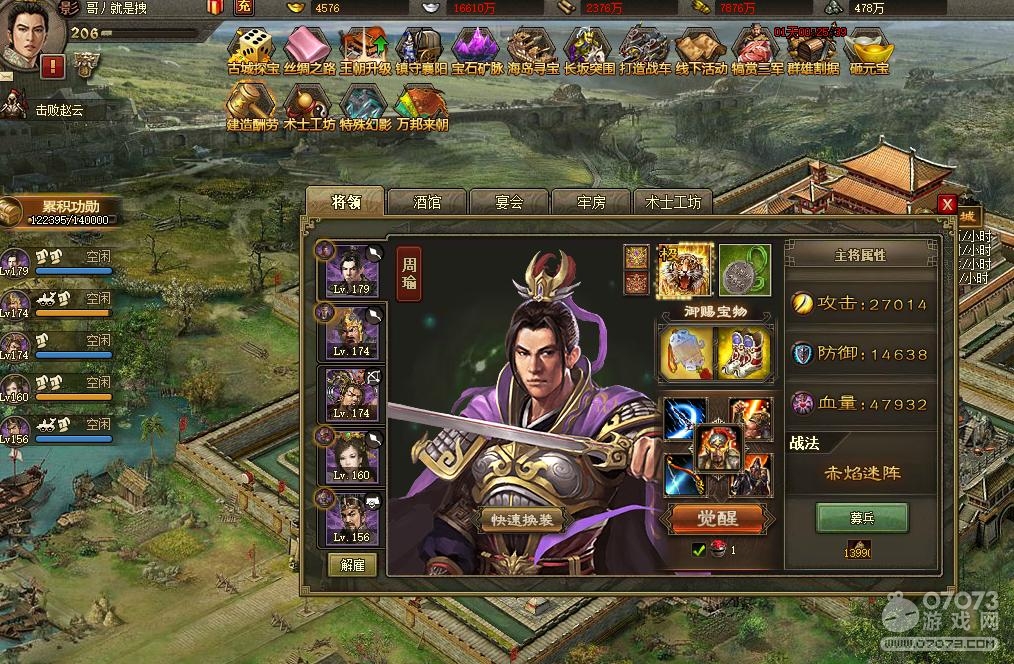Select the Lv. 179 general portrait
Image resolution: width=1014 pixels, height=664 pixels.
pyautogui.click(x=352, y=270)
